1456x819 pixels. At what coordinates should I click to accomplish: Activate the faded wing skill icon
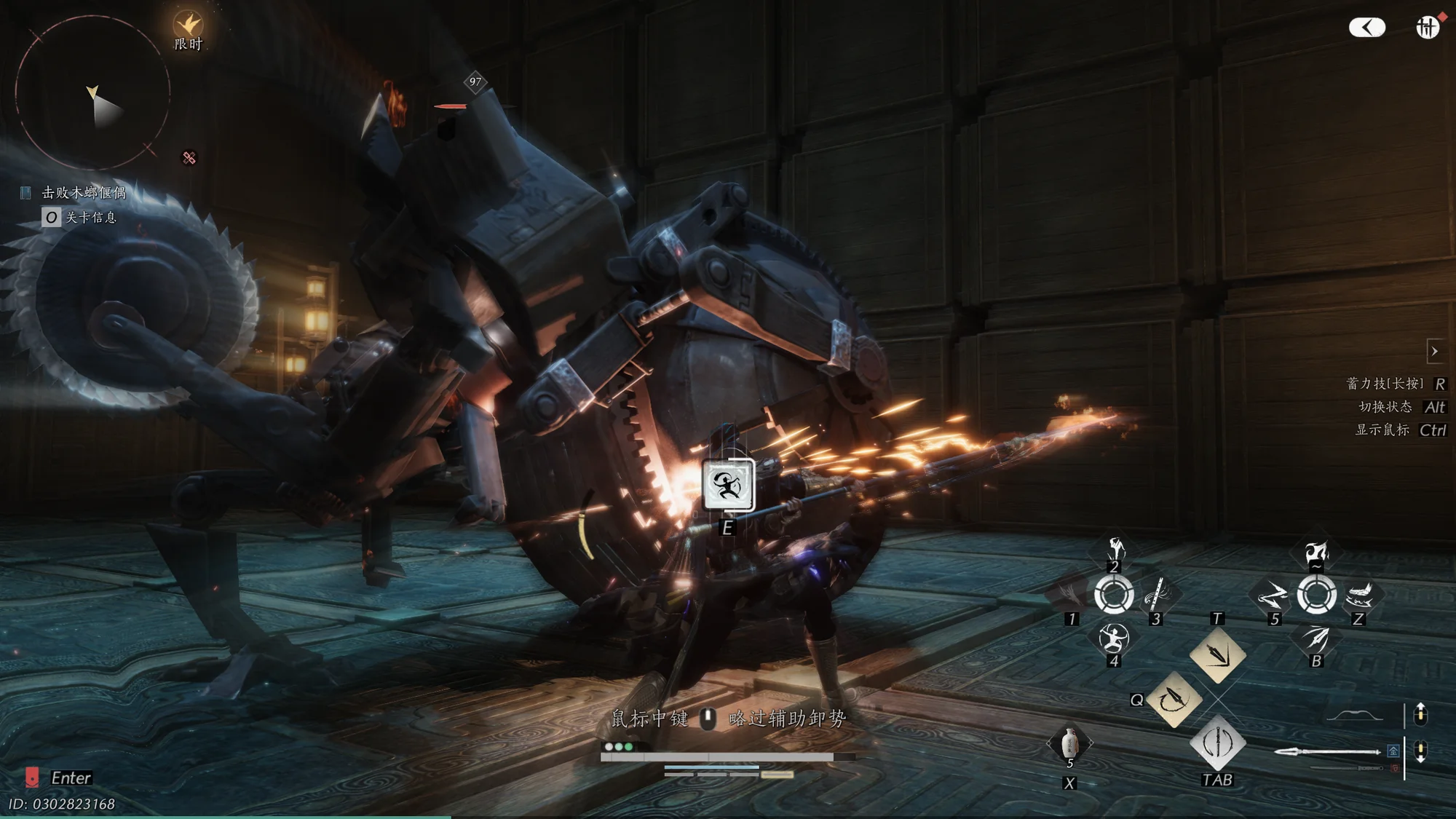1069,594
